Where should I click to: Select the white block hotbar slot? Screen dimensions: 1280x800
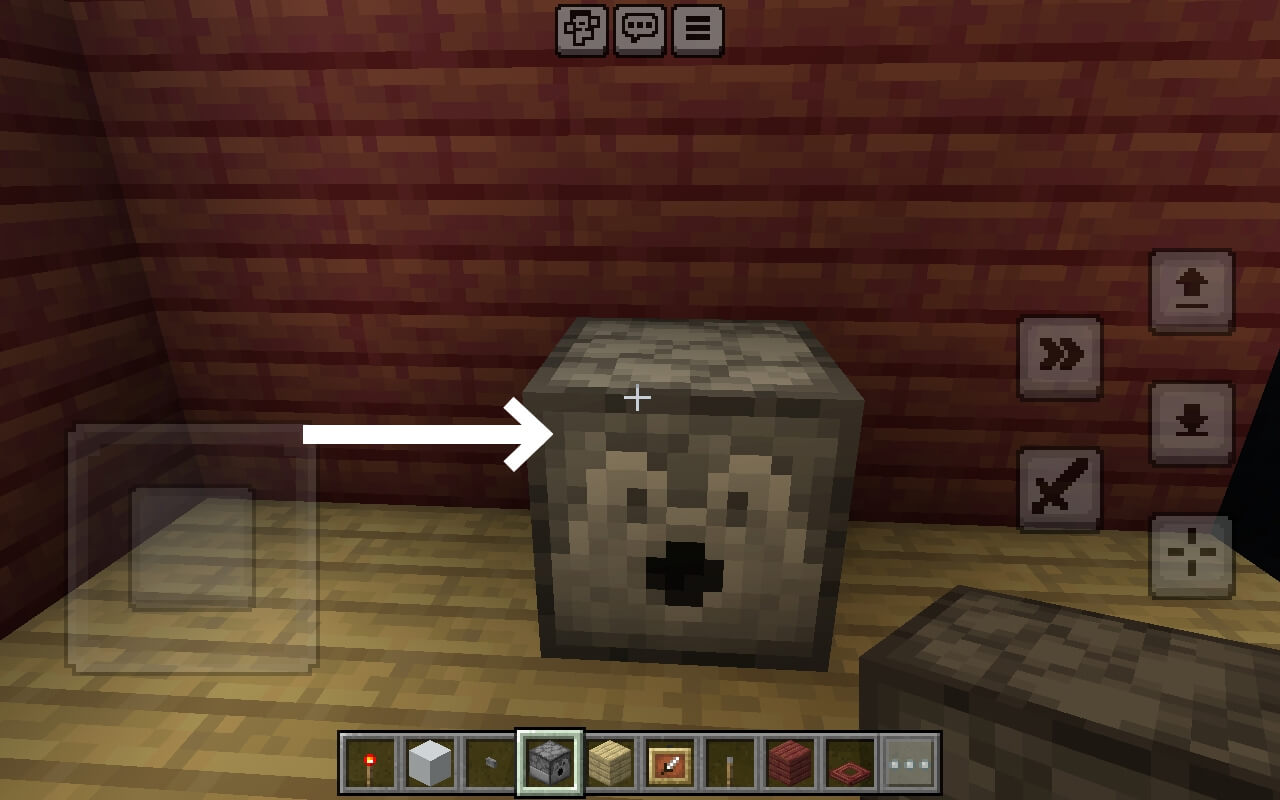430,764
